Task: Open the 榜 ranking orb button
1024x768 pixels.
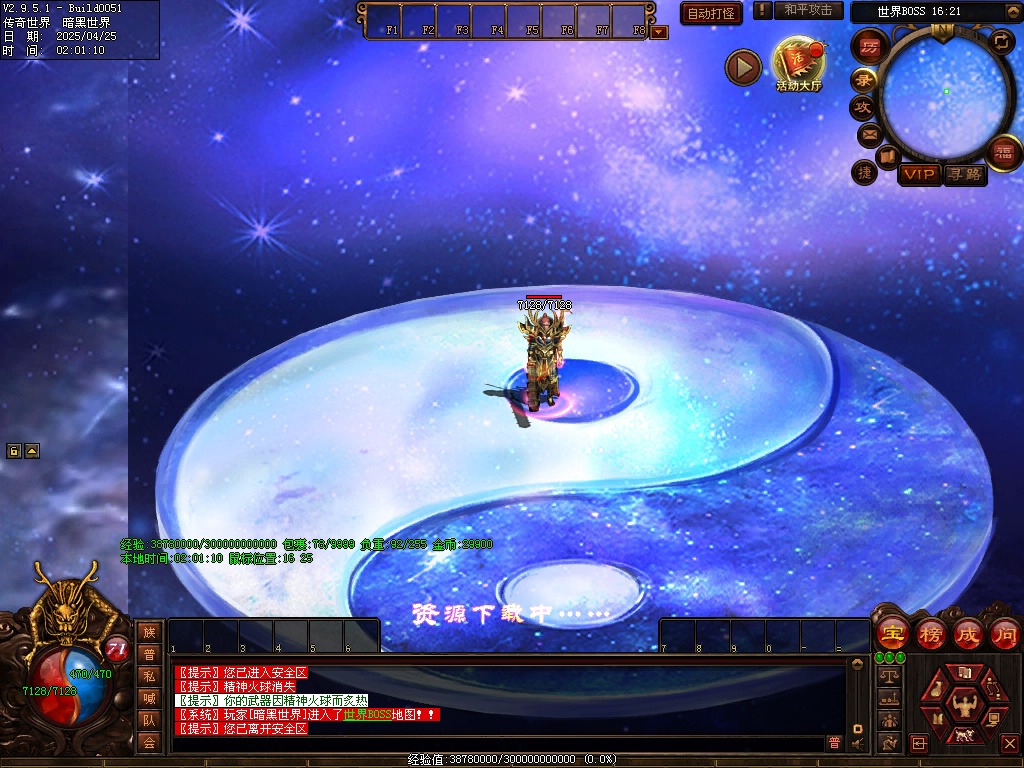Action: [x=931, y=634]
